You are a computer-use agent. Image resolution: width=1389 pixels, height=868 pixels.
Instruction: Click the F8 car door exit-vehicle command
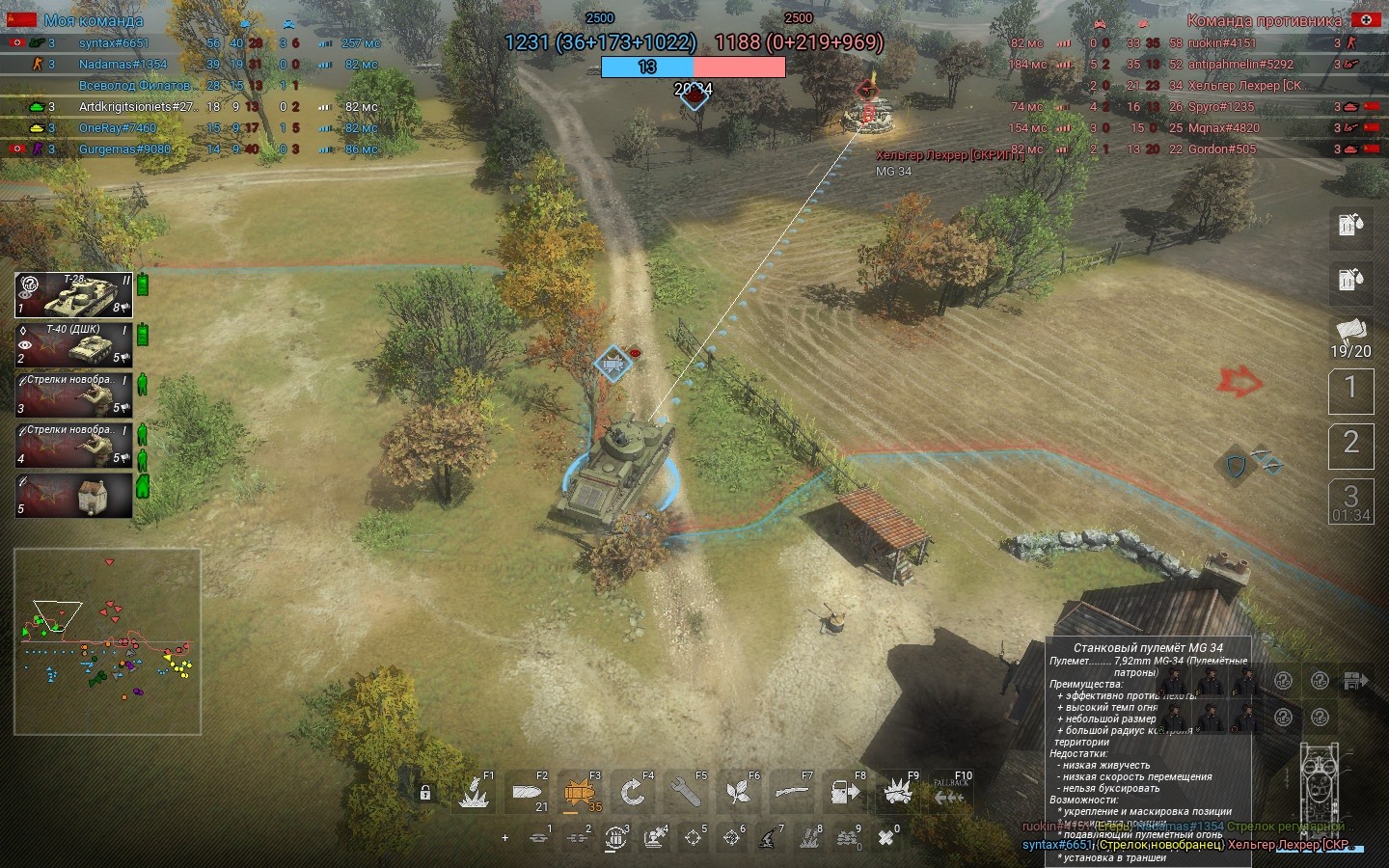point(845,793)
